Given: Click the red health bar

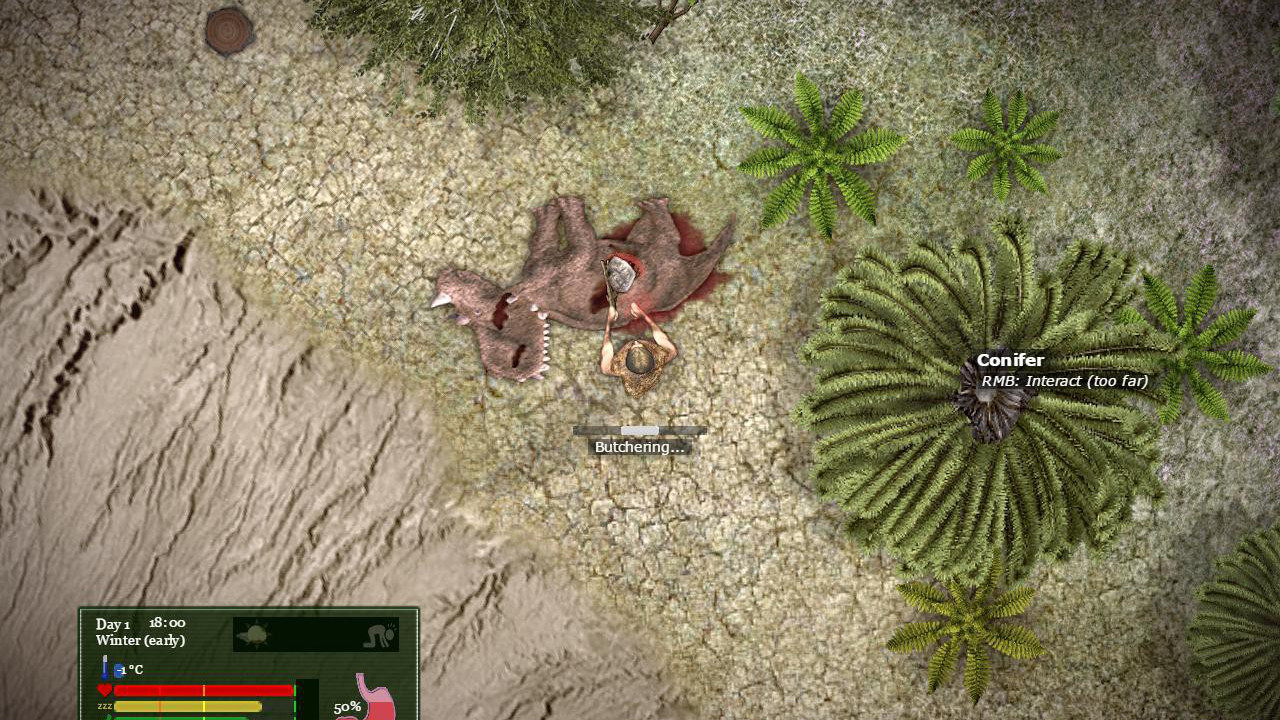Looking at the screenshot, I should (x=205, y=690).
